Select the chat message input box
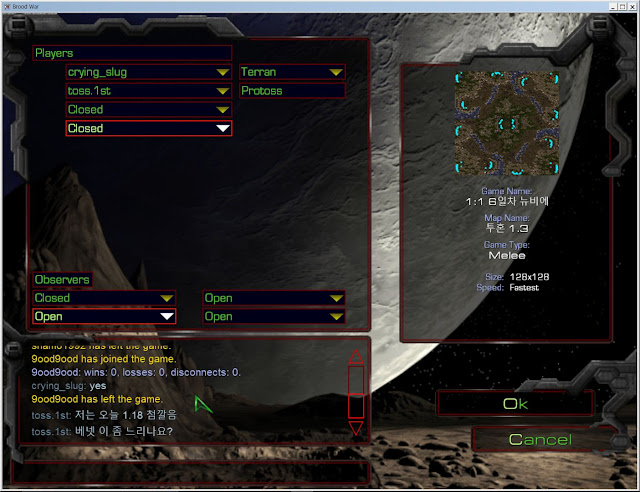Viewport: 640px width, 492px height. [190, 470]
